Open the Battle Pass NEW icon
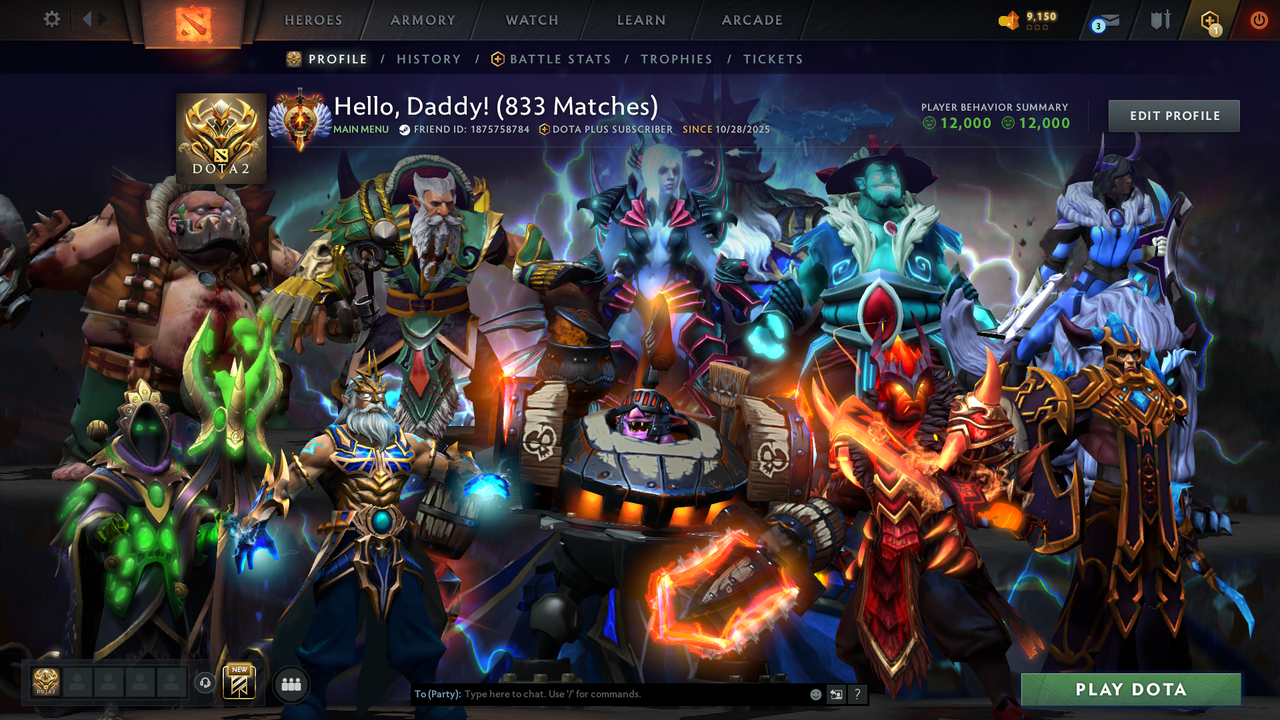This screenshot has height=720, width=1280. [238, 683]
